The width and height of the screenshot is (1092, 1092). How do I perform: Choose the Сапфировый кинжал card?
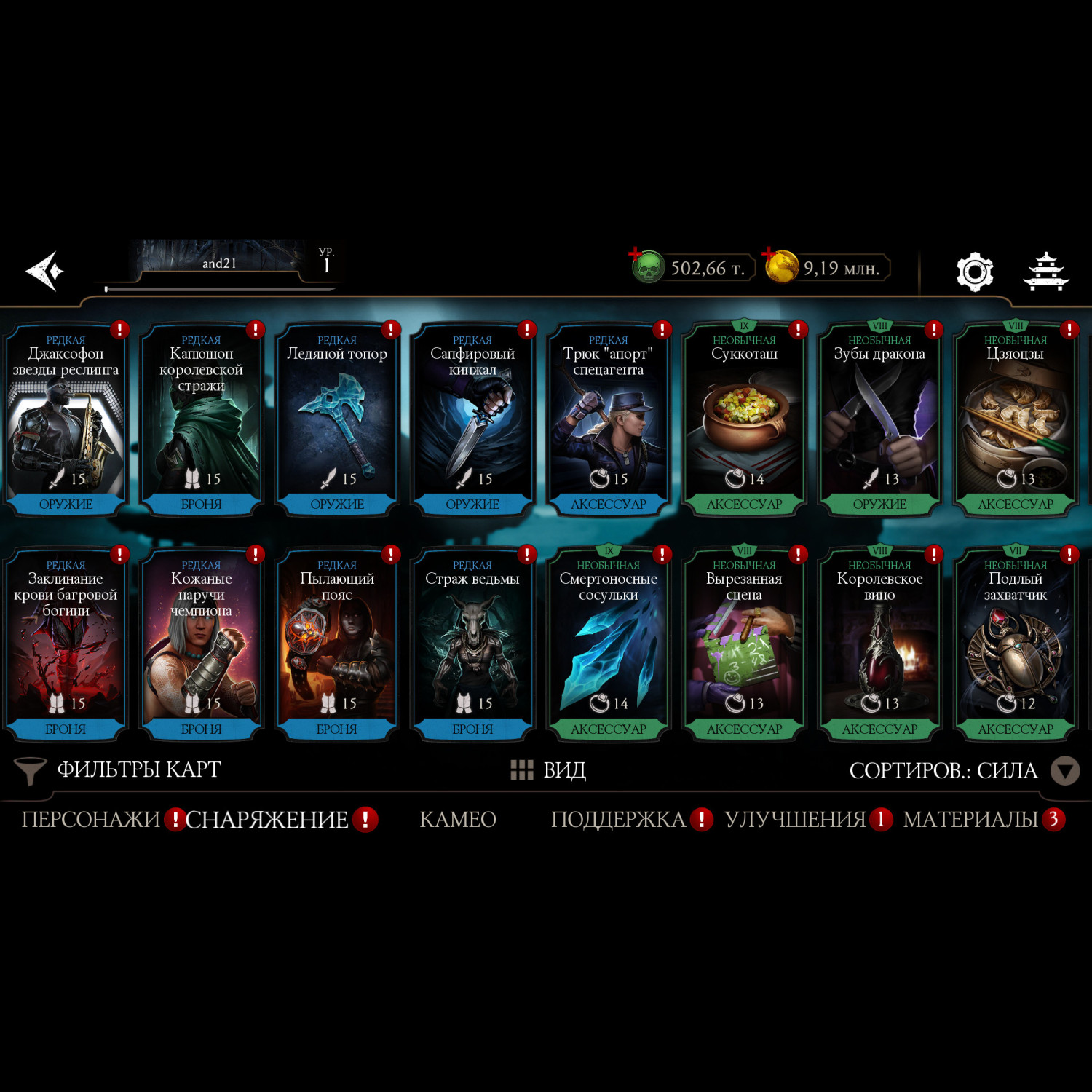click(472, 420)
